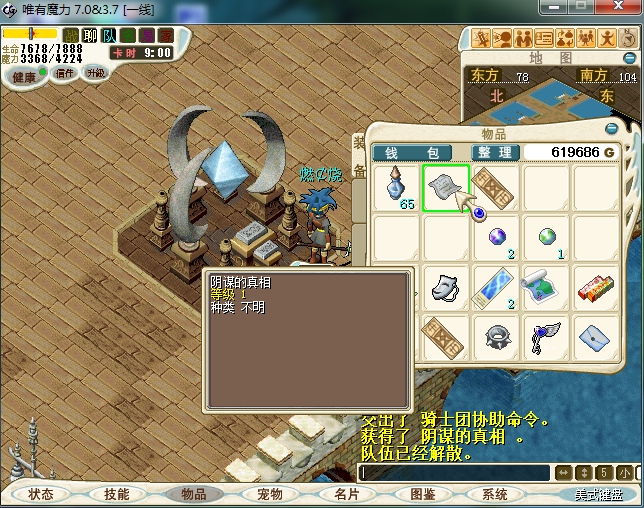644x508 pixels.
Task: Select the blue potion stack of 65
Action: [x=397, y=188]
